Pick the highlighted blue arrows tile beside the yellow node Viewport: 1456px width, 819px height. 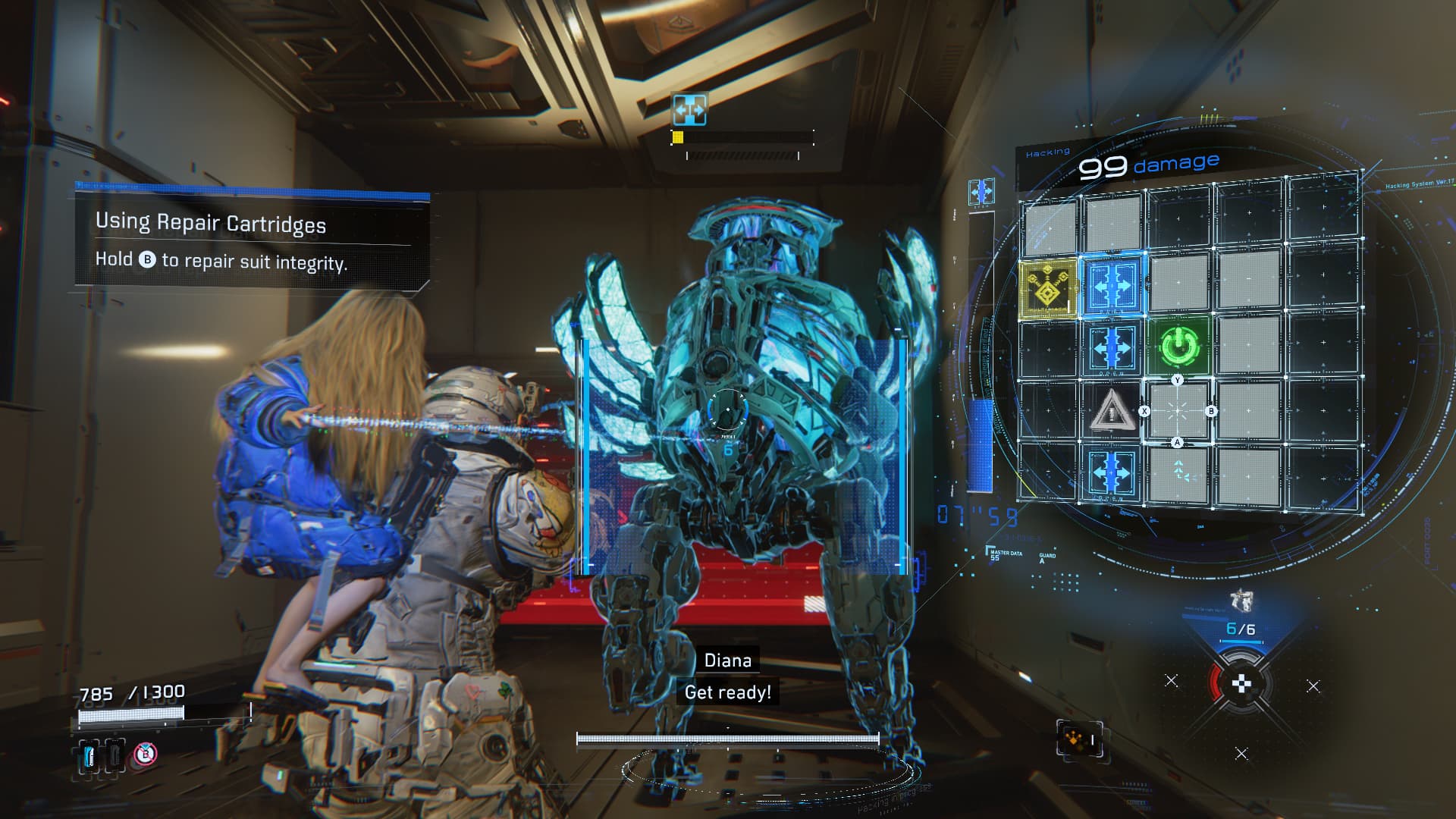pyautogui.click(x=1112, y=285)
